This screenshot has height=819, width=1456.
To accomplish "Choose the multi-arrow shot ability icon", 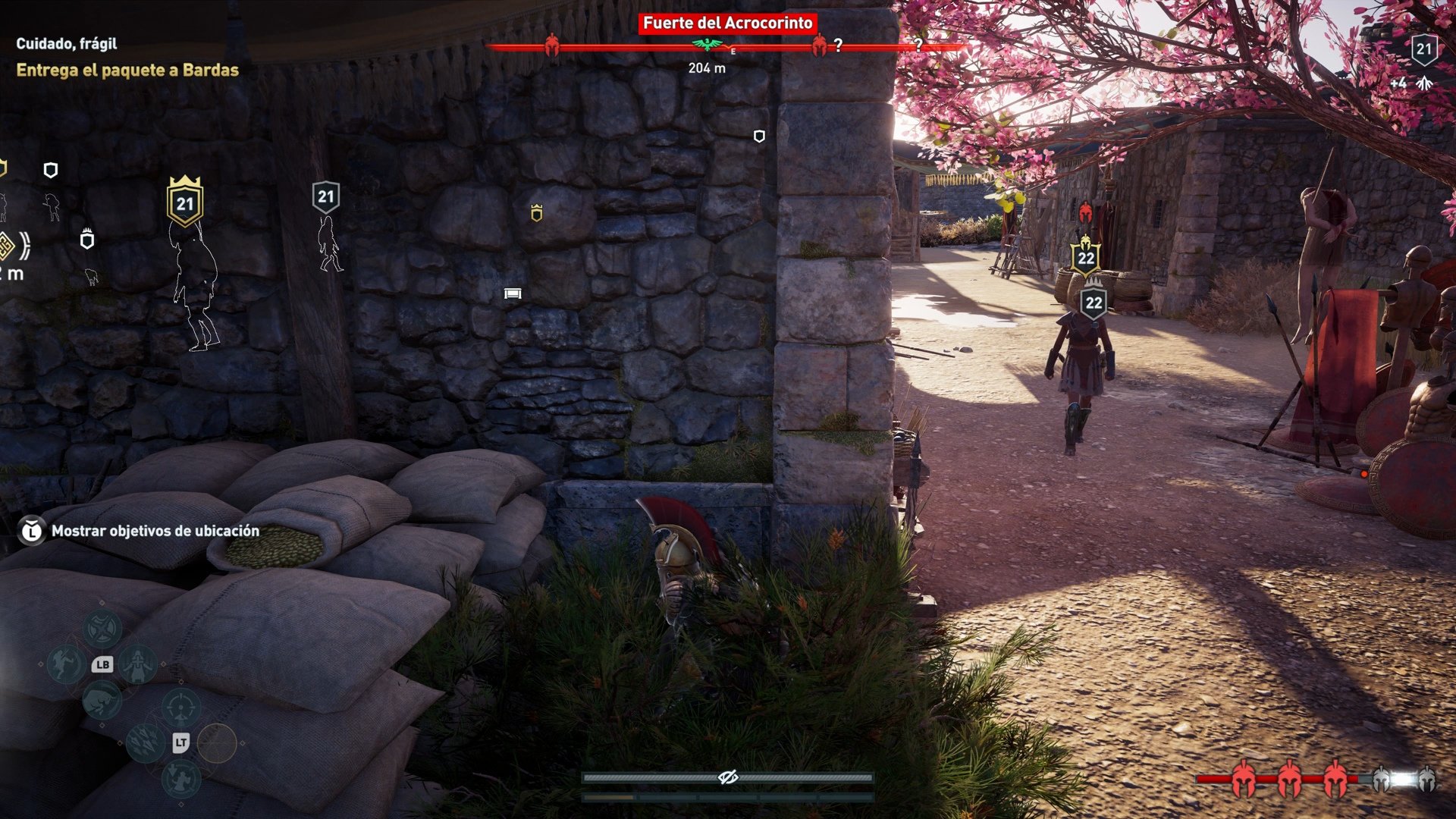I will 145,740.
